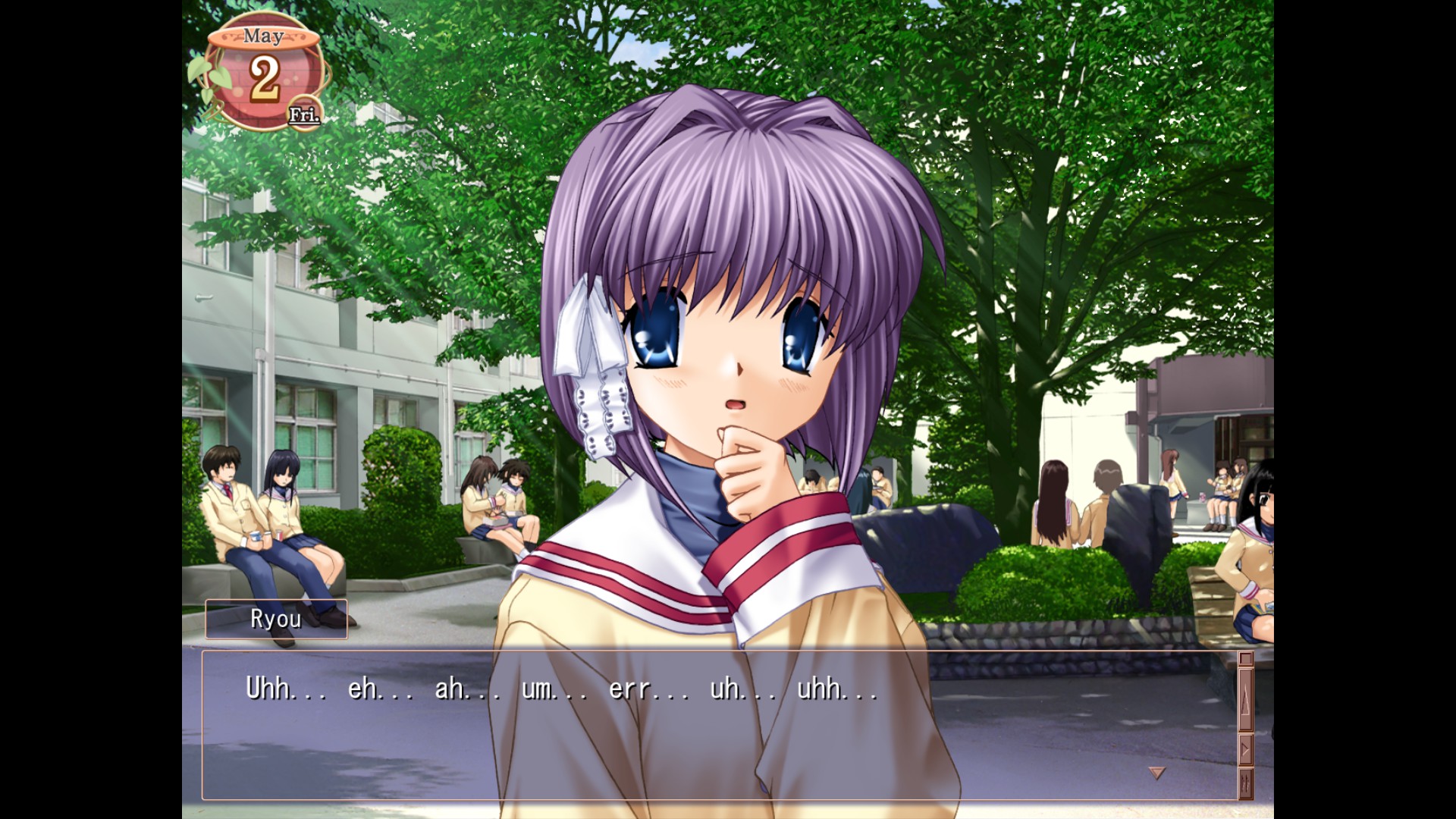Click the Ryou name plate

tap(276, 619)
